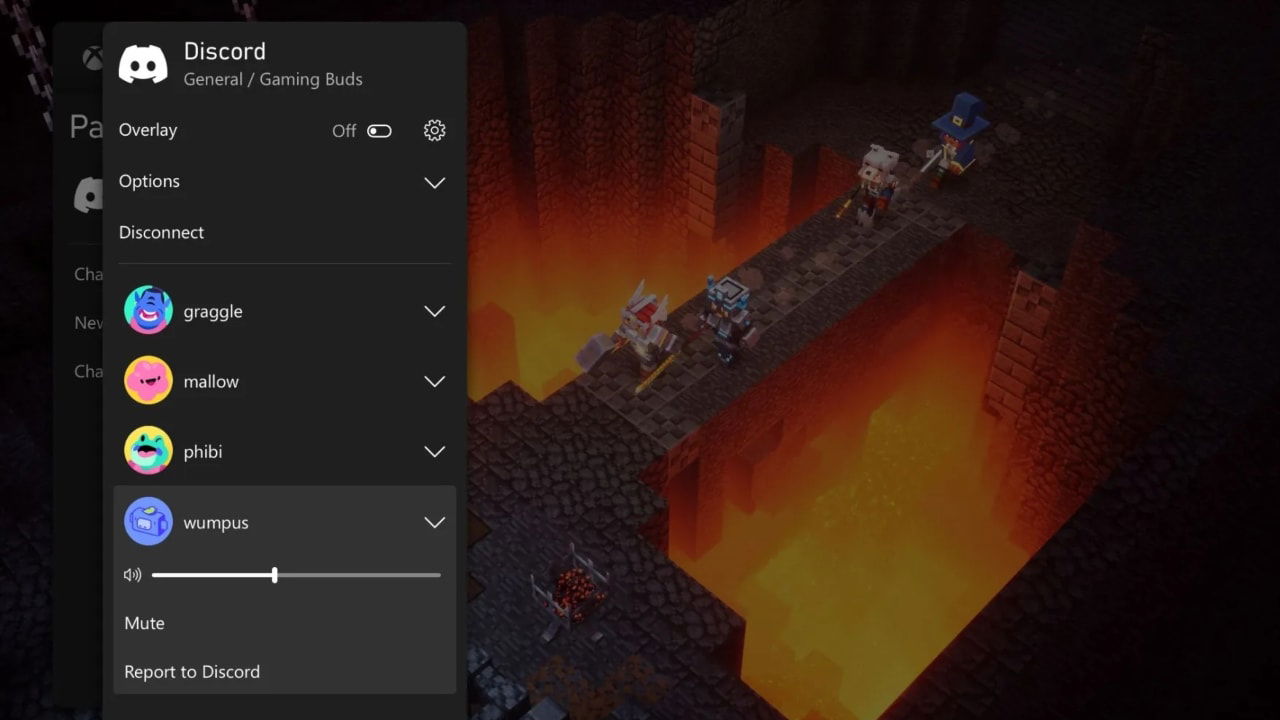Viewport: 1280px width, 720px height.
Task: Click the Xbox logo in the top left
Action: click(91, 58)
